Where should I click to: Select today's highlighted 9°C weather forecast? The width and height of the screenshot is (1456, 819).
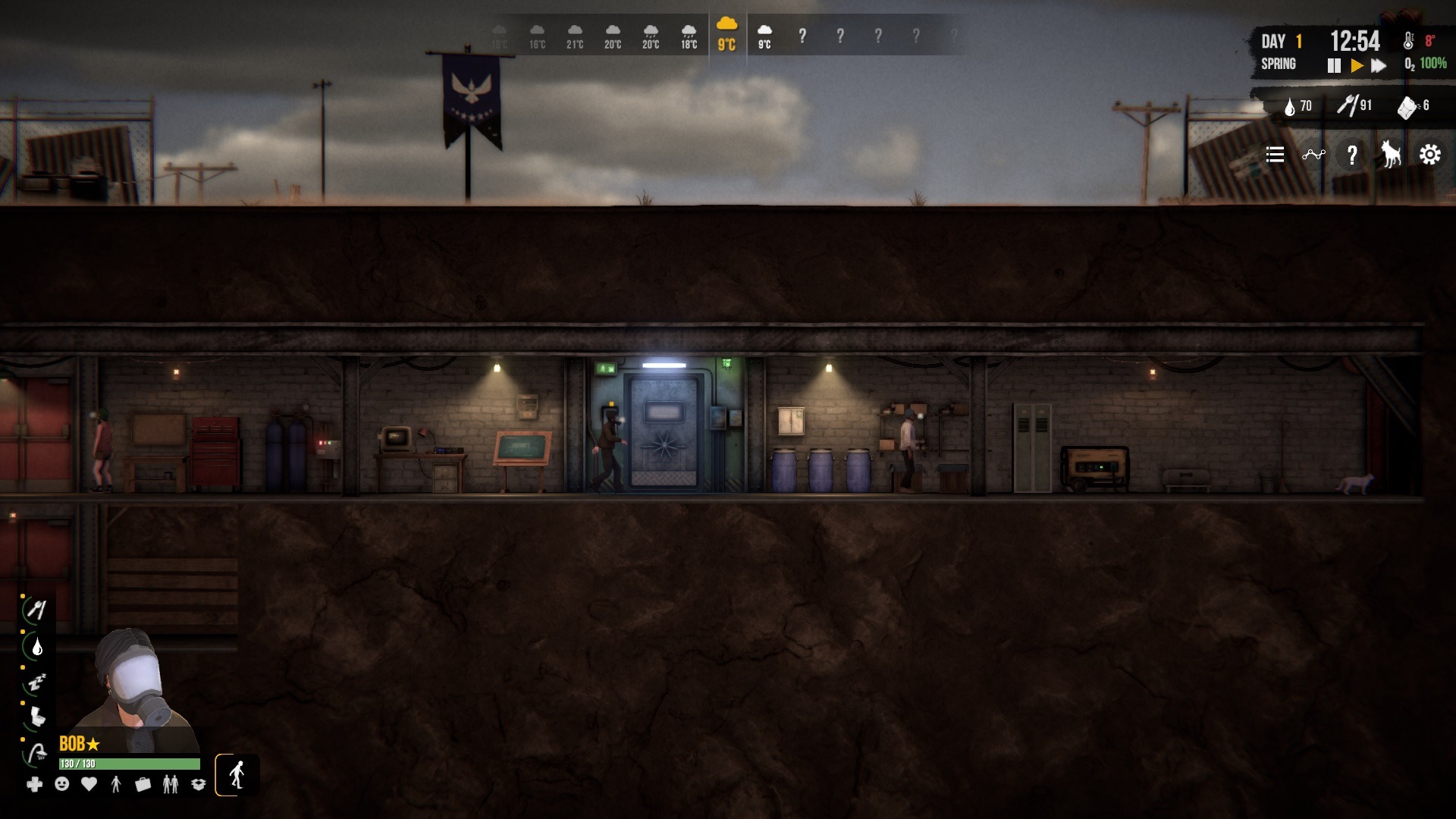(726, 34)
